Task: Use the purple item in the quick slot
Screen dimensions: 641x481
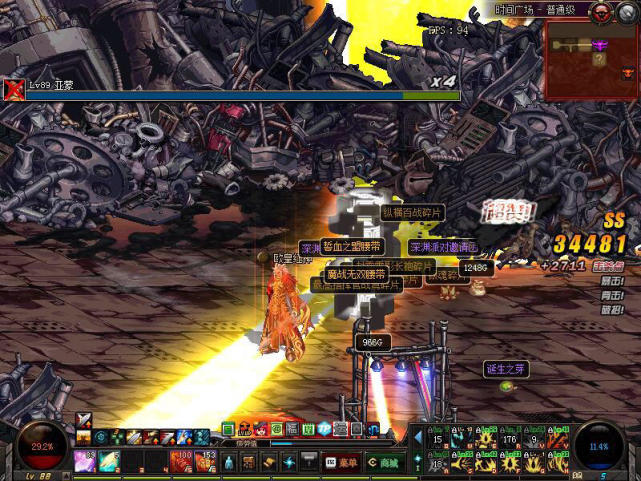Action: point(84,461)
